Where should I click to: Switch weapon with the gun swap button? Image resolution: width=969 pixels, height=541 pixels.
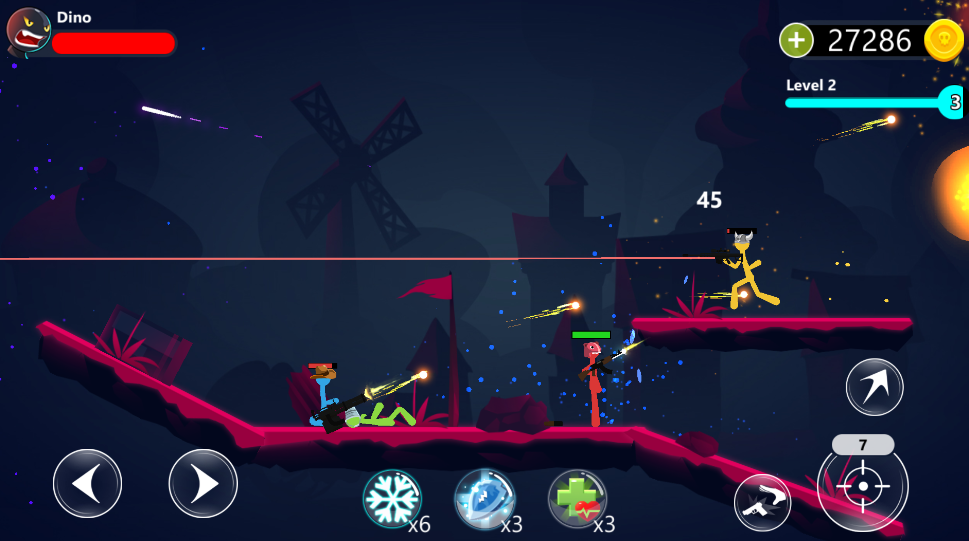(x=762, y=502)
